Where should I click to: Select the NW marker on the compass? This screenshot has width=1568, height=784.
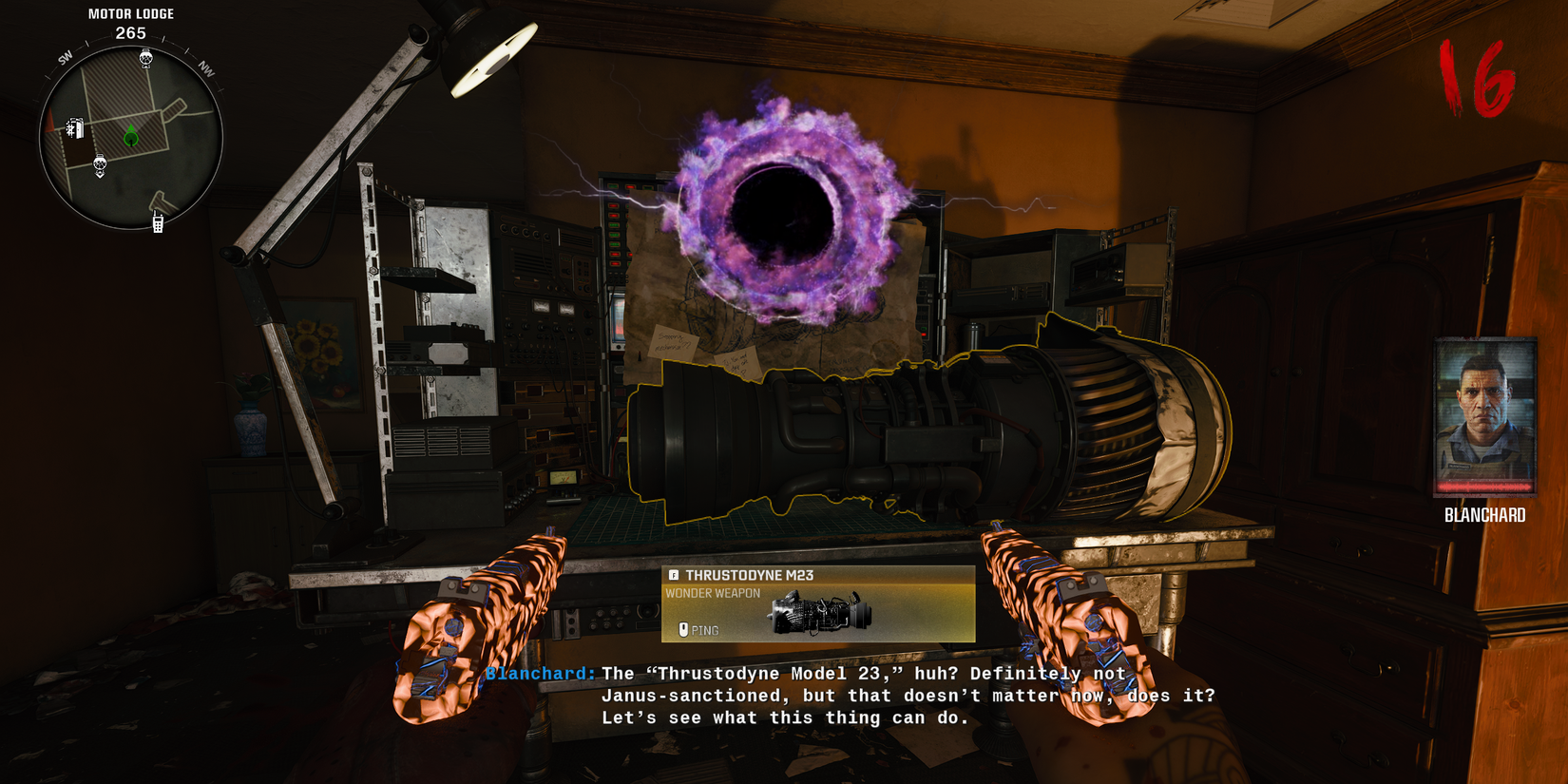click(x=205, y=67)
